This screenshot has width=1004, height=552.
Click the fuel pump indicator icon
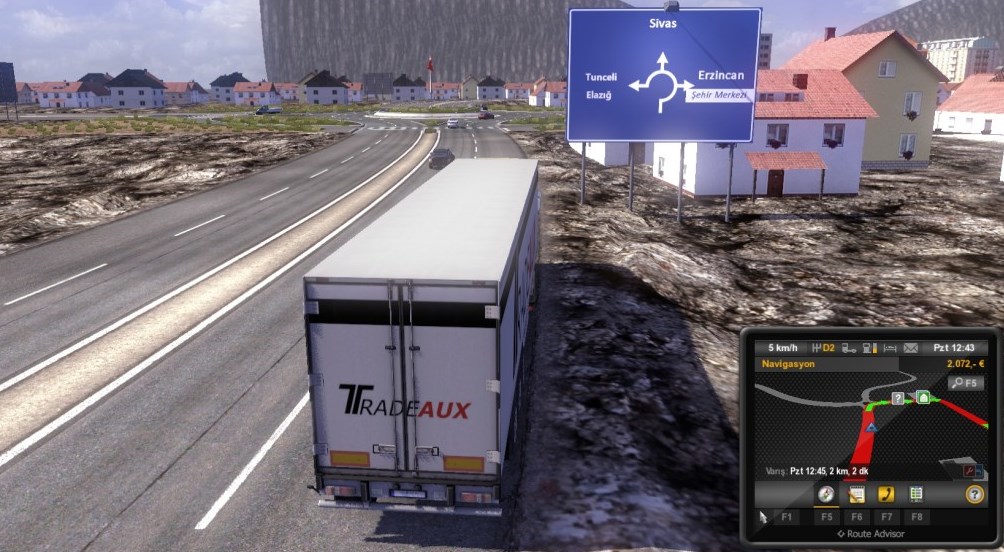[x=869, y=348]
